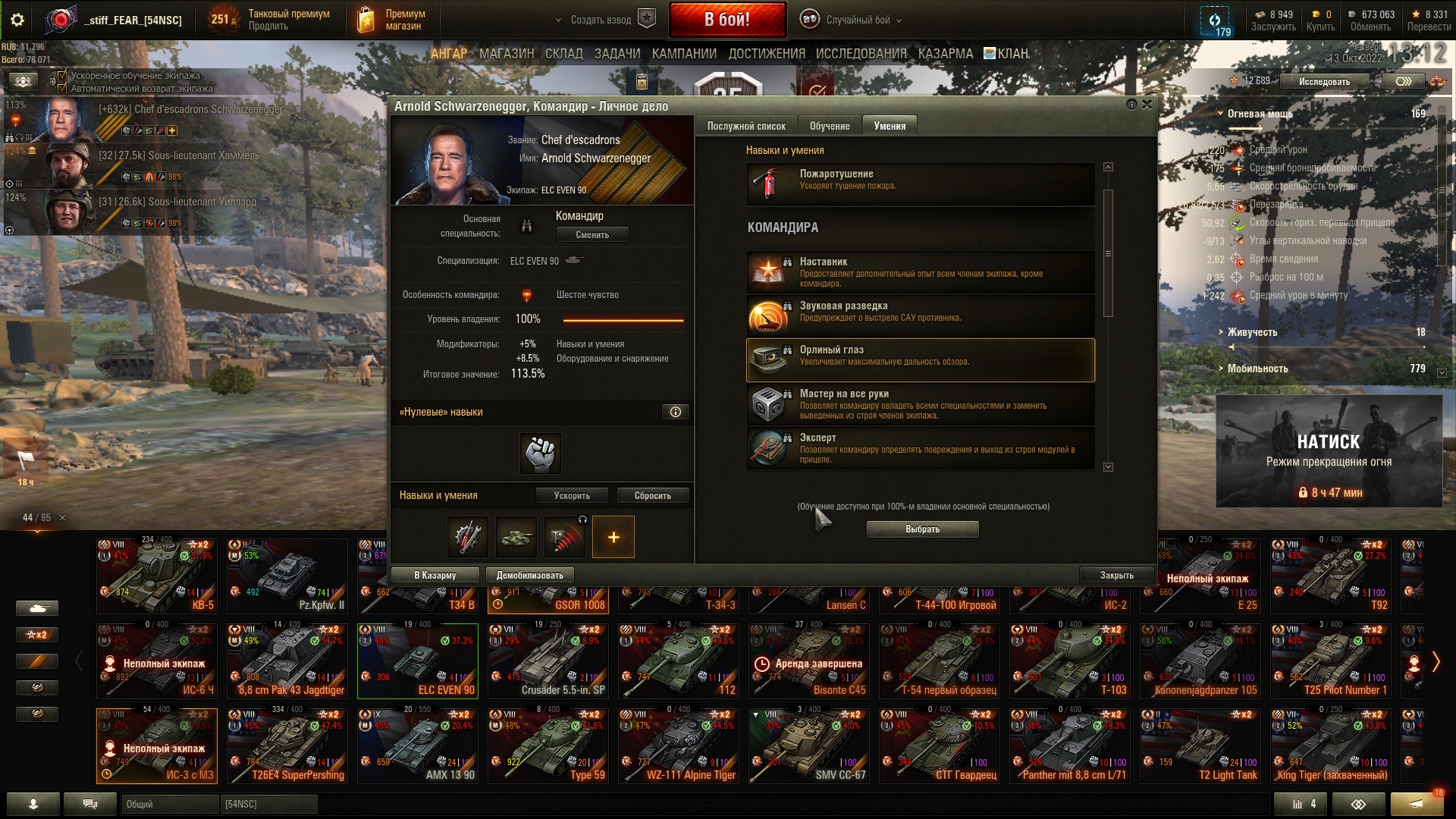
Task: Close the crew personal file window
Action: pyautogui.click(x=1147, y=105)
